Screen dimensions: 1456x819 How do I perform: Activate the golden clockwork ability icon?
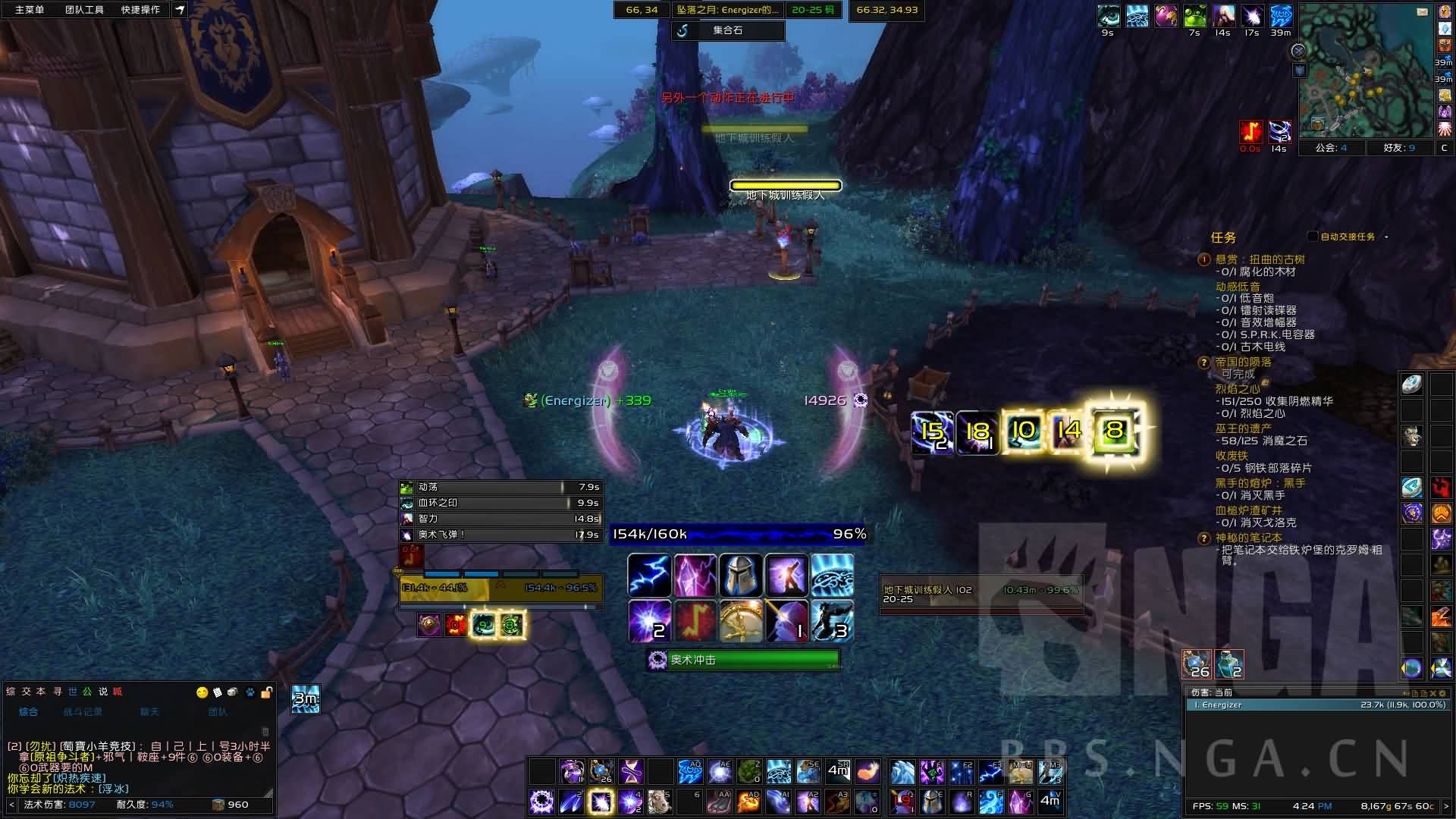pos(740,621)
